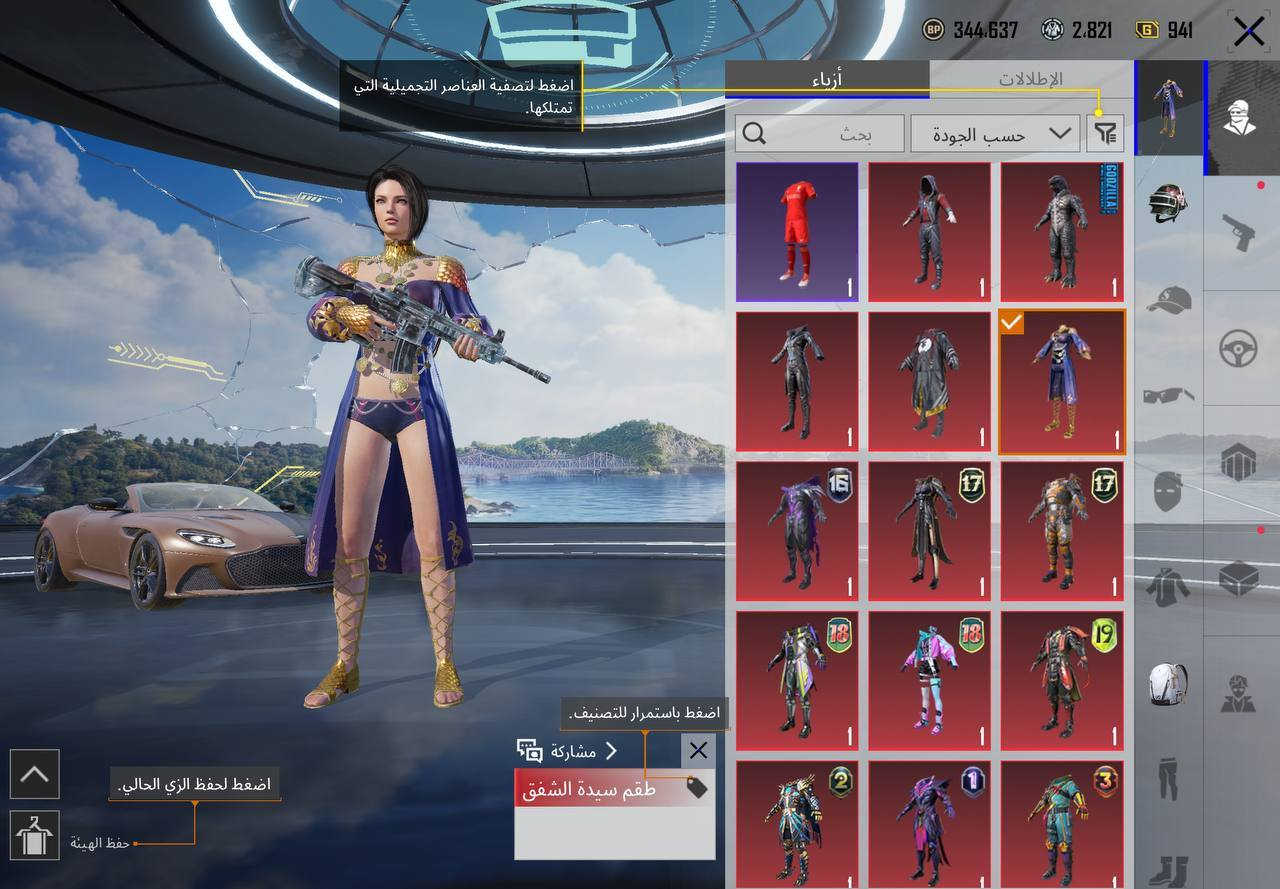Open the helmet category
The image size is (1280, 889).
[1168, 203]
